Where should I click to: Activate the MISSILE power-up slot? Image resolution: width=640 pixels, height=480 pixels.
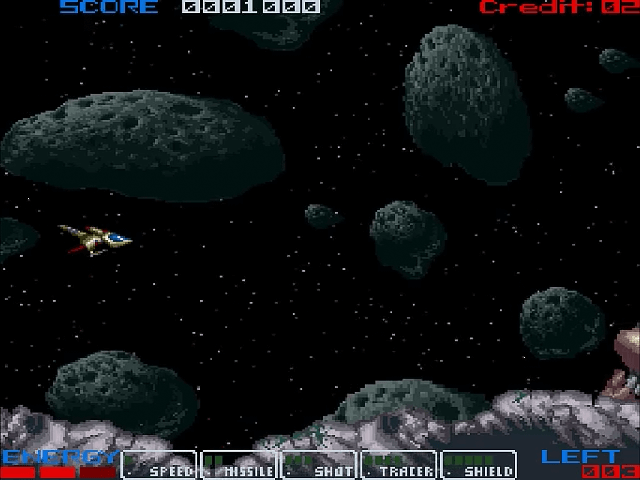click(239, 465)
